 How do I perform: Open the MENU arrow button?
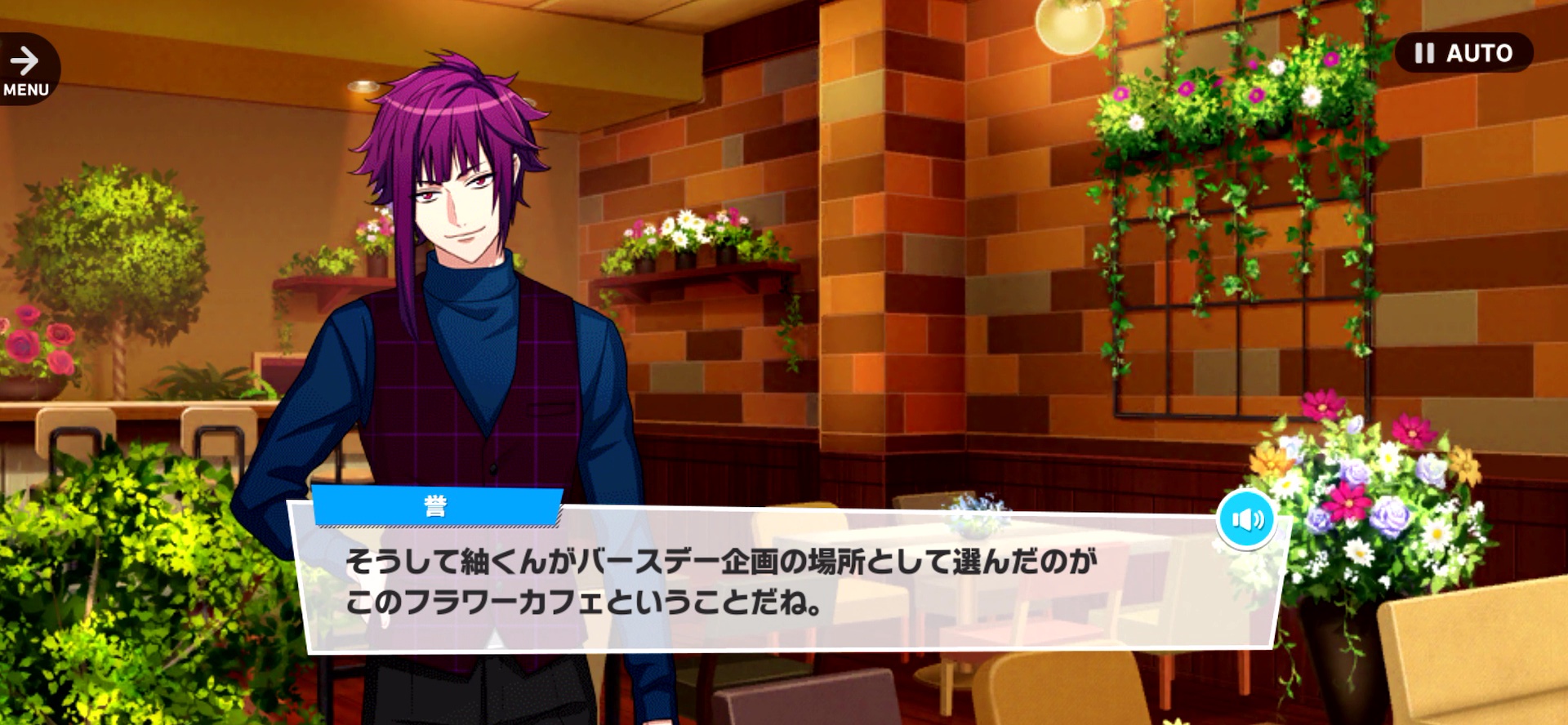coord(26,69)
